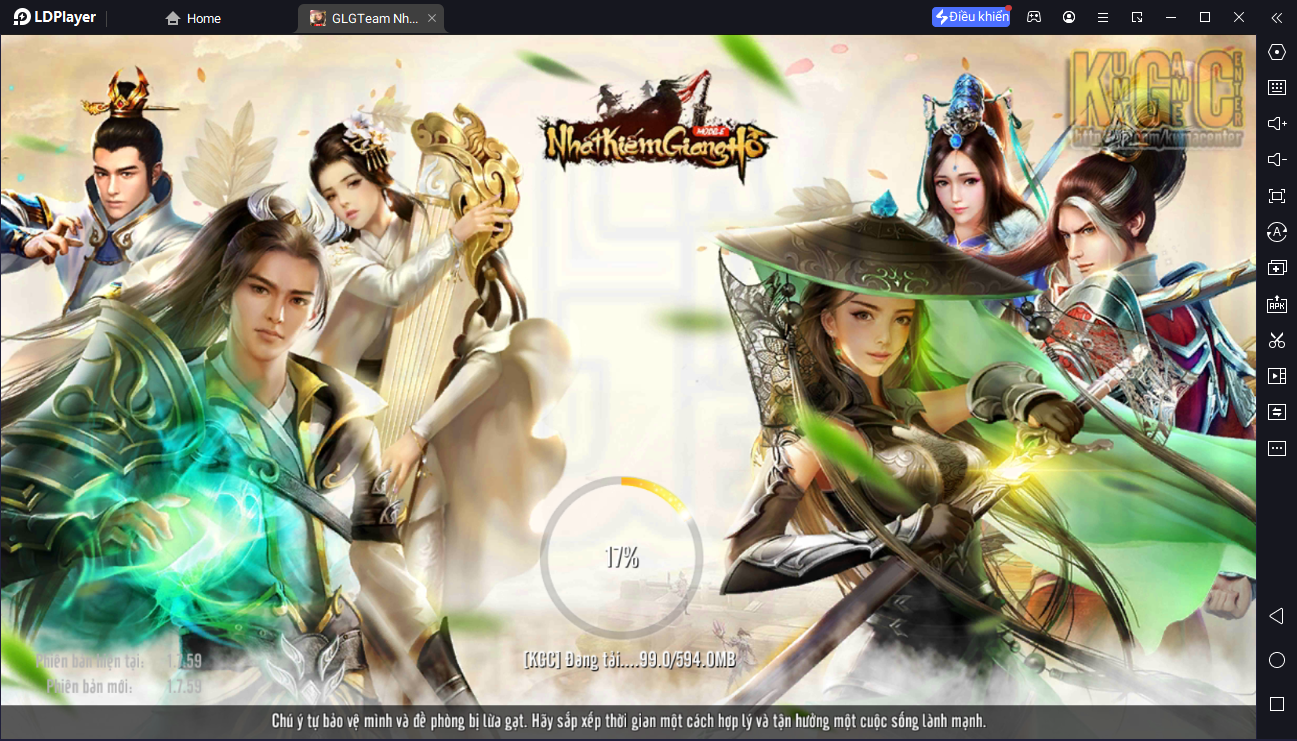
Task: Open the account profile icon
Action: [x=1068, y=17]
